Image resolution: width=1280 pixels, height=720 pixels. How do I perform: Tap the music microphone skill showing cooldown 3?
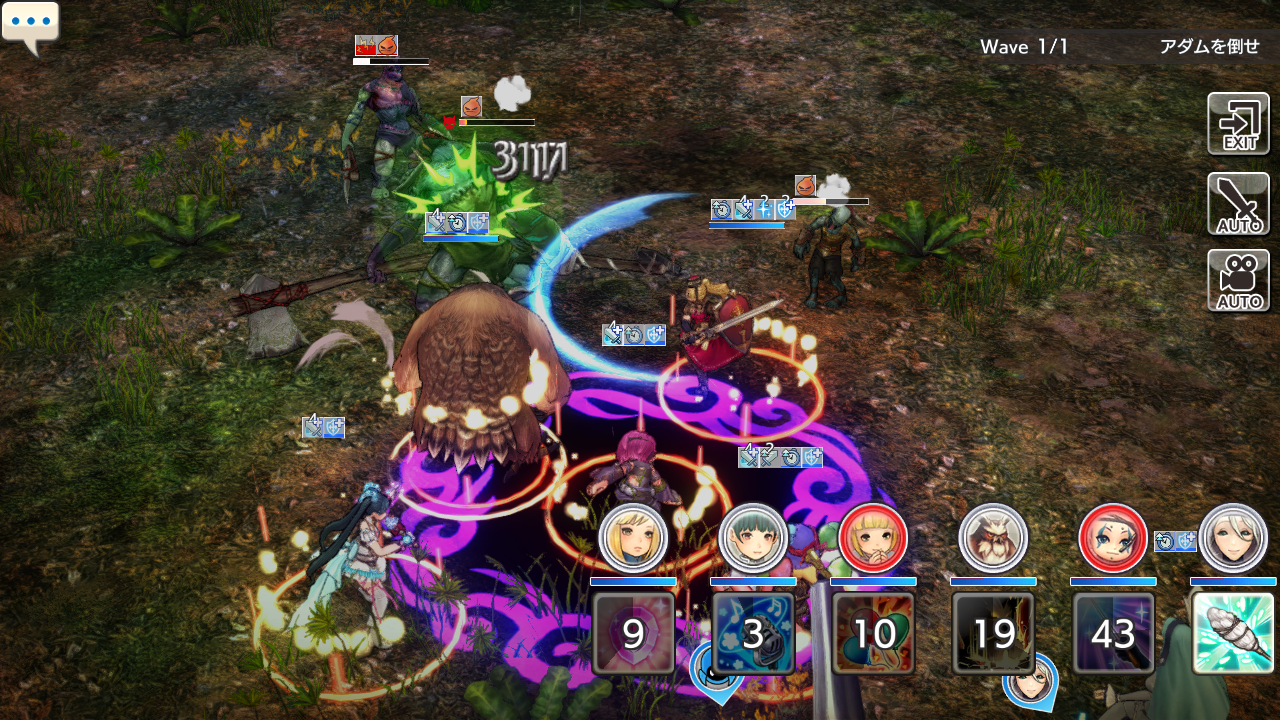(x=753, y=632)
